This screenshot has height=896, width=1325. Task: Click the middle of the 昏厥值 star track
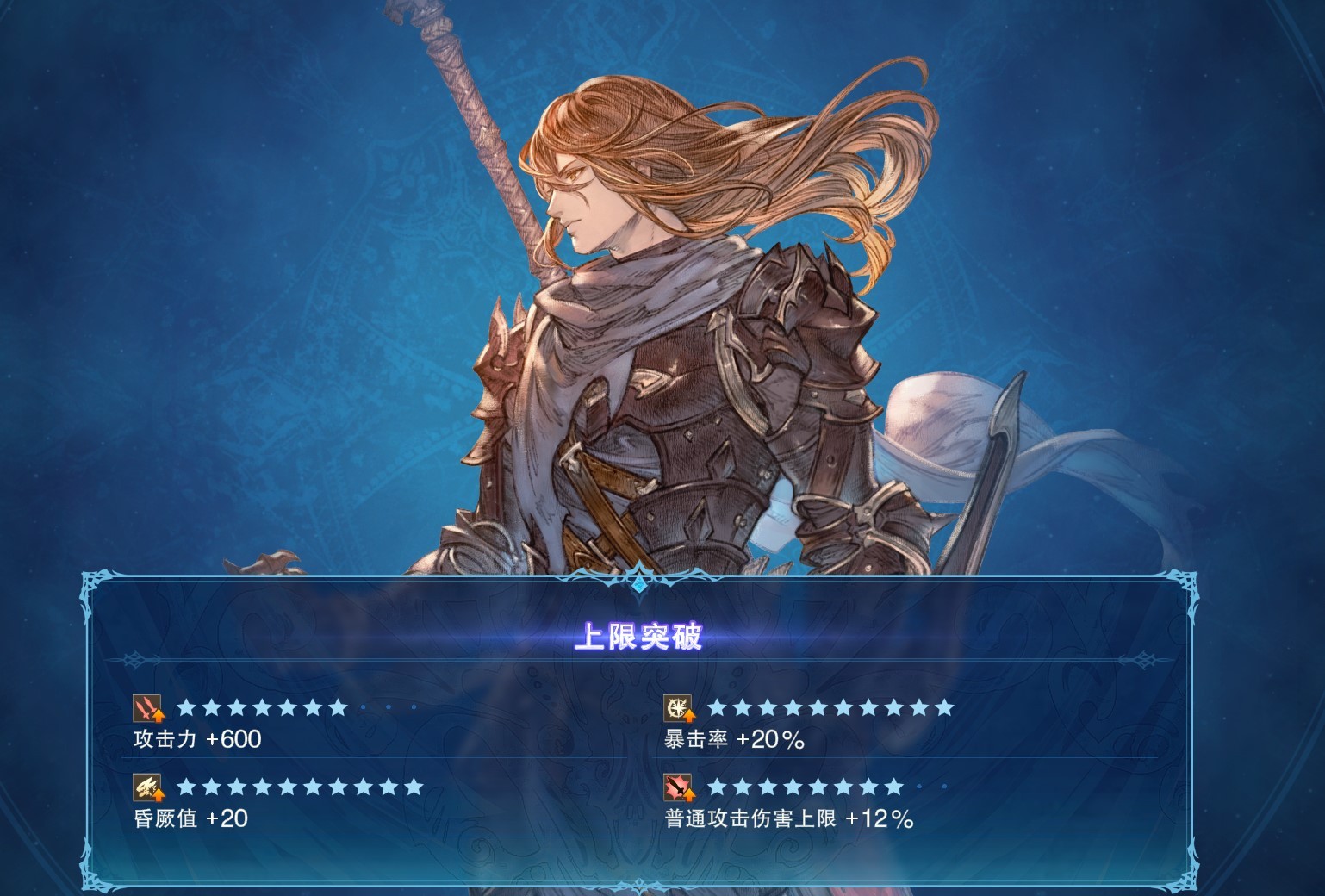pyautogui.click(x=297, y=787)
